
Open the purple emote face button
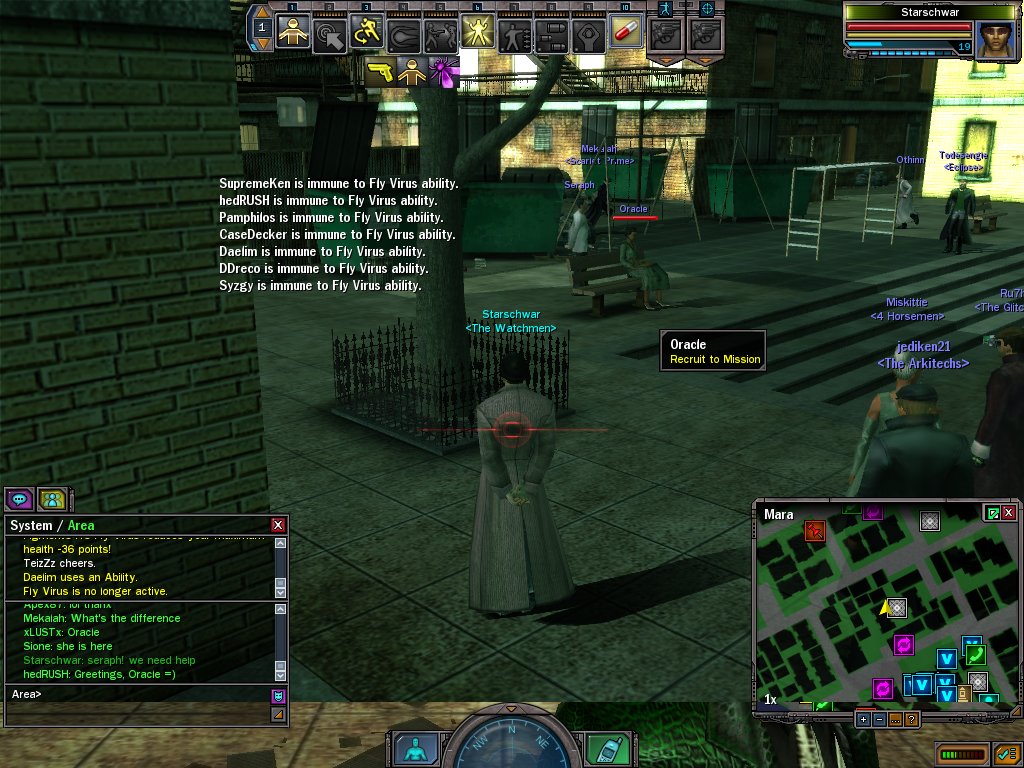pyautogui.click(x=278, y=695)
